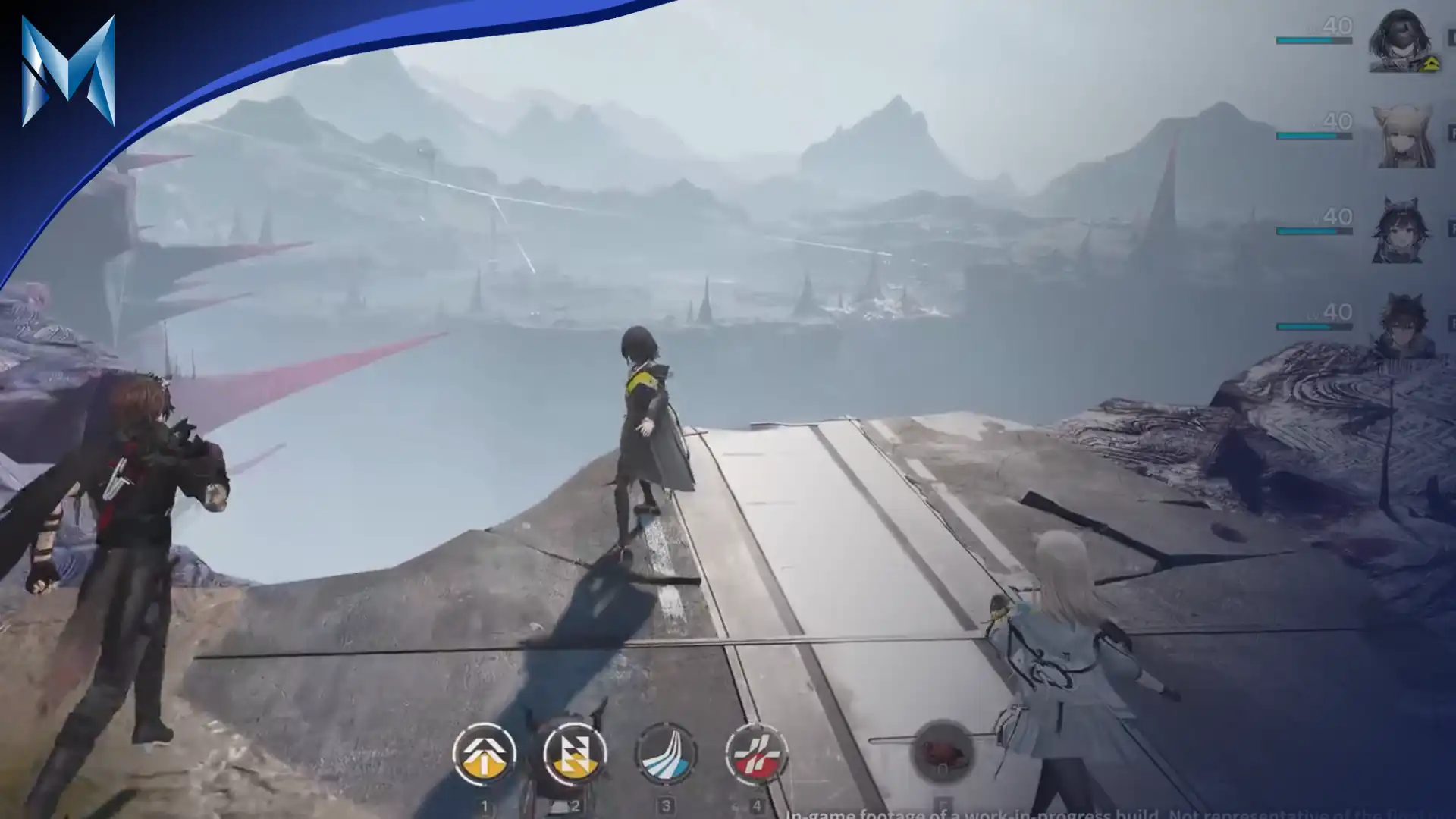Use the dimmed red item slot
This screenshot has height=819, width=1456.
coord(943,752)
